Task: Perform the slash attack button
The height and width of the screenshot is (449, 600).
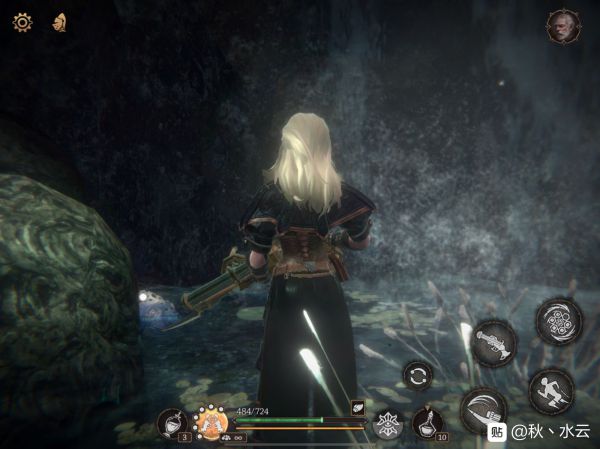Action: click(x=483, y=410)
